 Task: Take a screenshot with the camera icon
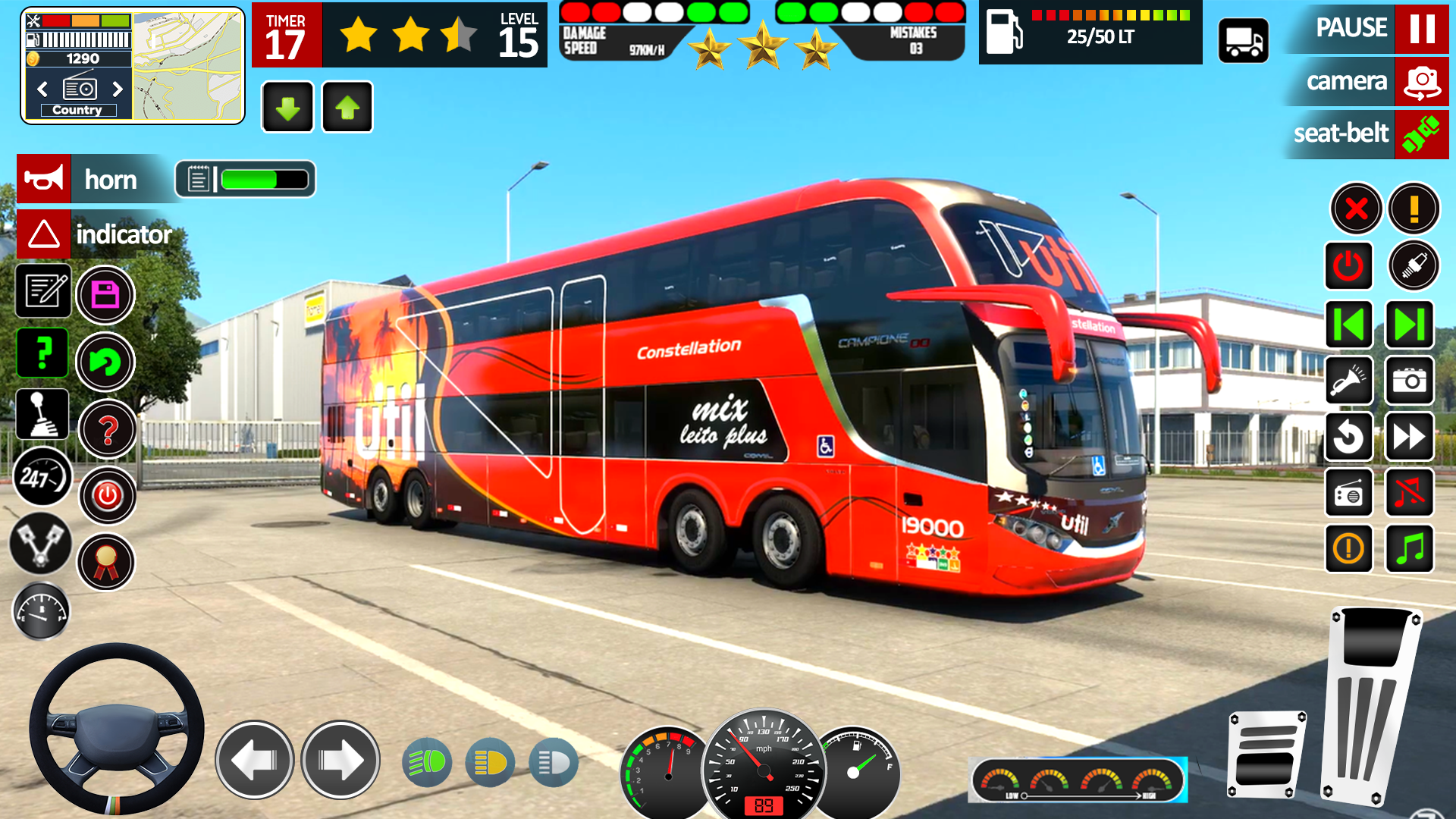coord(1410,381)
